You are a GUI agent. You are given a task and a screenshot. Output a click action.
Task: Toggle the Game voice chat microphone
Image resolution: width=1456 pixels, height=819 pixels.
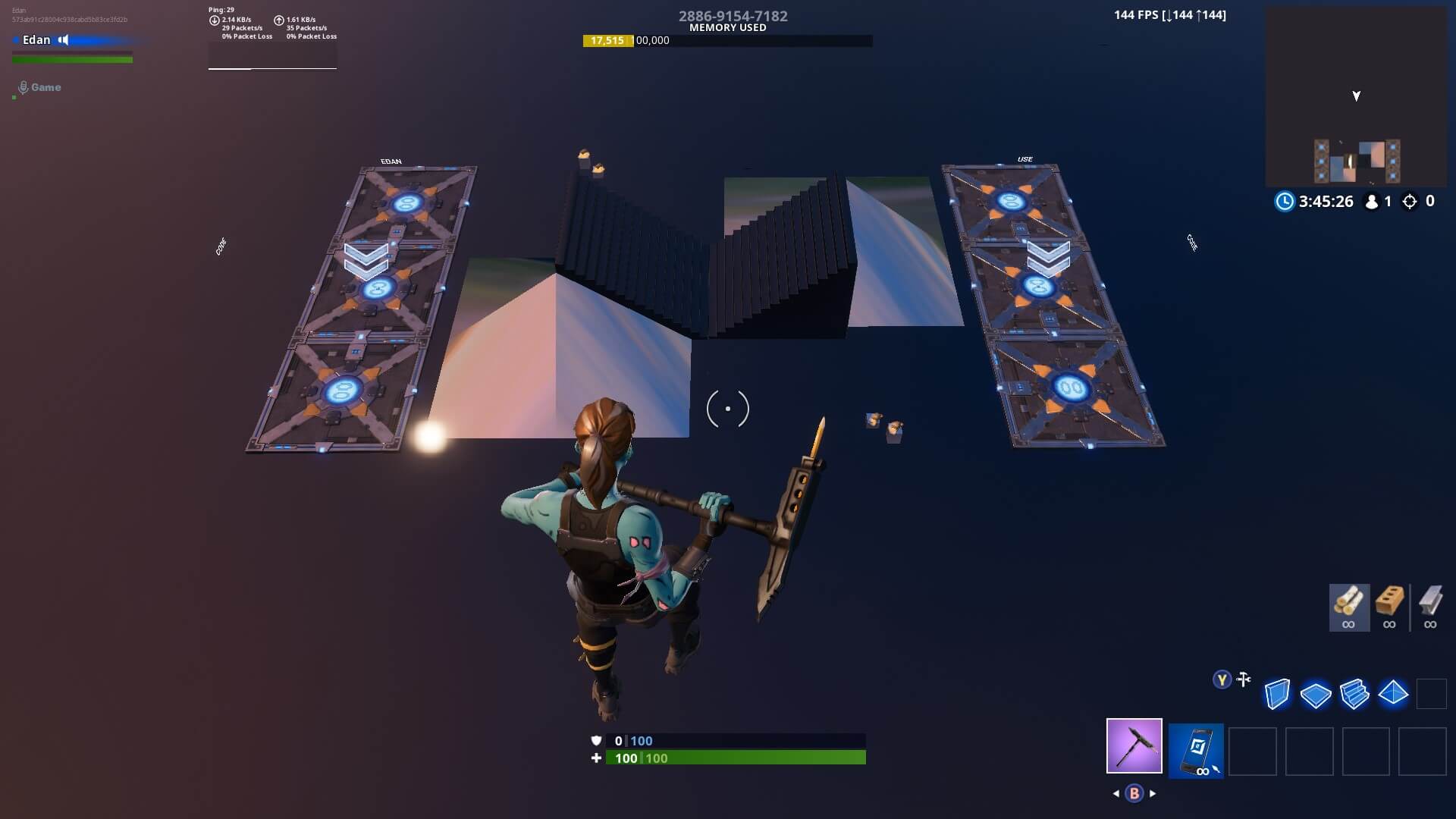[x=22, y=86]
